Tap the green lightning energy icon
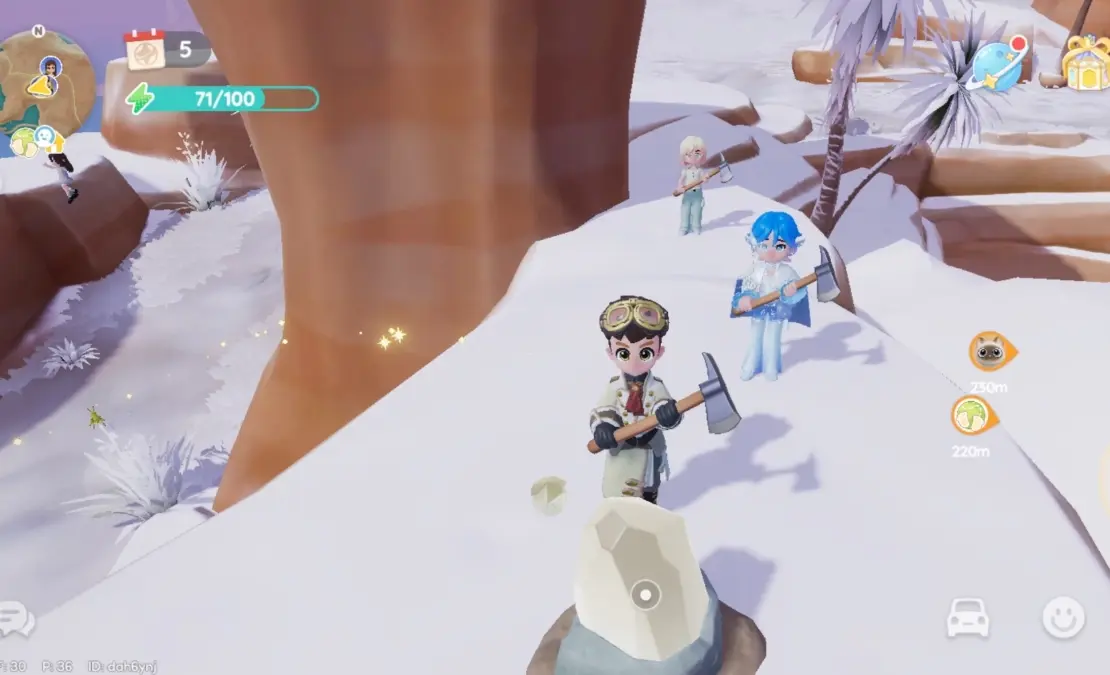This screenshot has height=675, width=1110. pos(139,98)
